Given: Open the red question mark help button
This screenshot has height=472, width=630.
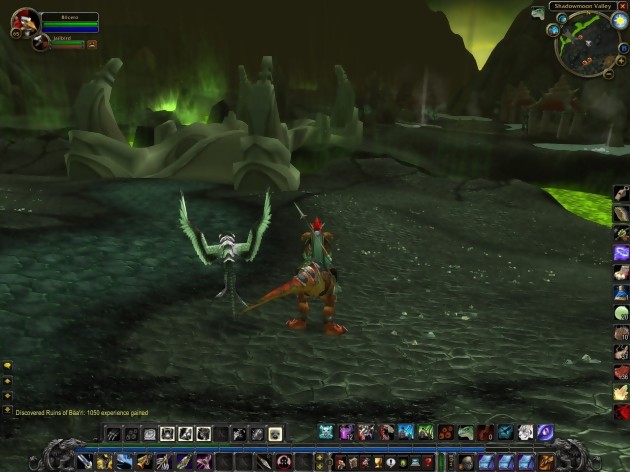Looking at the screenshot, I should click(428, 462).
